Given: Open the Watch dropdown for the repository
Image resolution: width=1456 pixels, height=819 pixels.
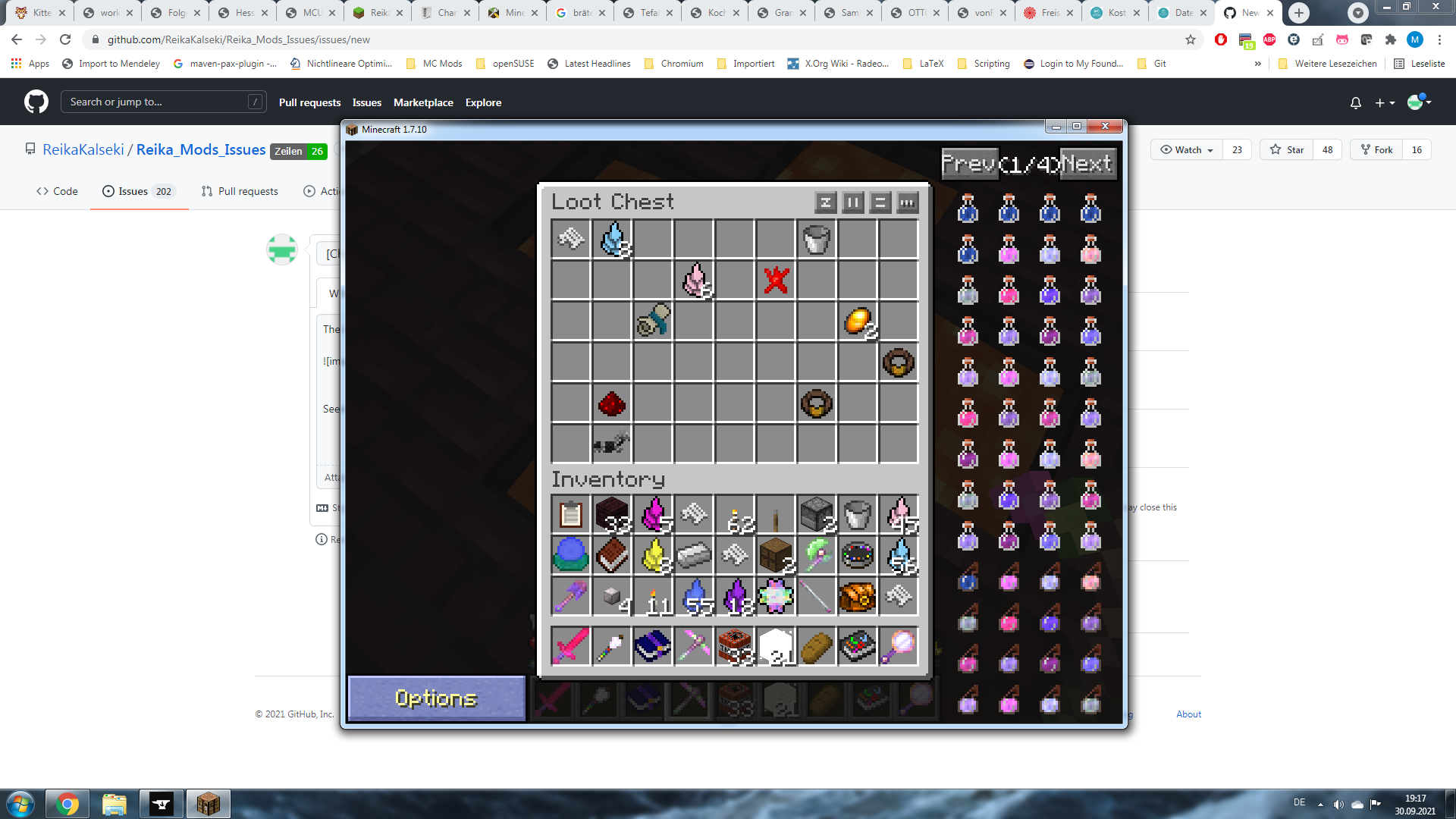Looking at the screenshot, I should coord(1185,149).
